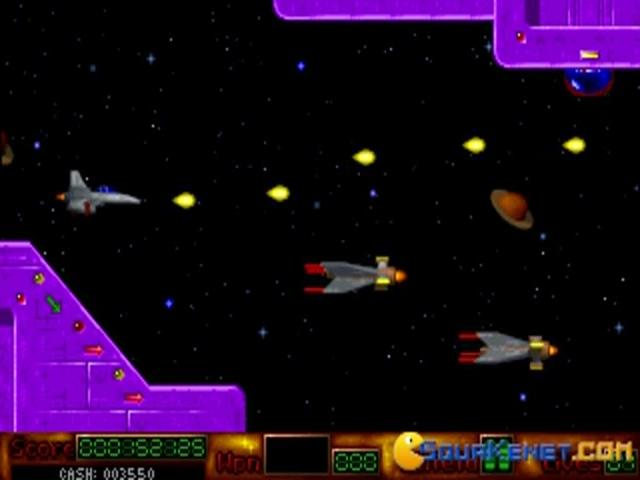The height and width of the screenshot is (480, 640).
Task: Select the Wpn weapon display box
Action: [297, 454]
